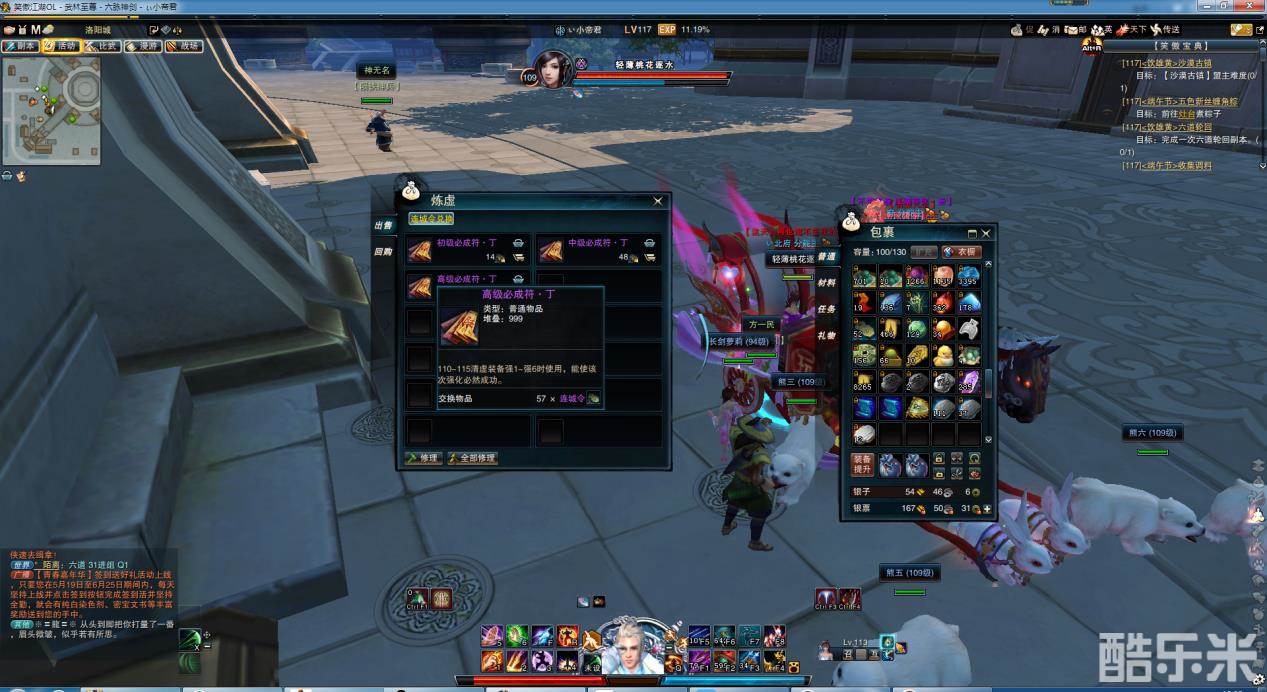Close the 炼虚 shop window
This screenshot has width=1267, height=692.
coord(658,201)
